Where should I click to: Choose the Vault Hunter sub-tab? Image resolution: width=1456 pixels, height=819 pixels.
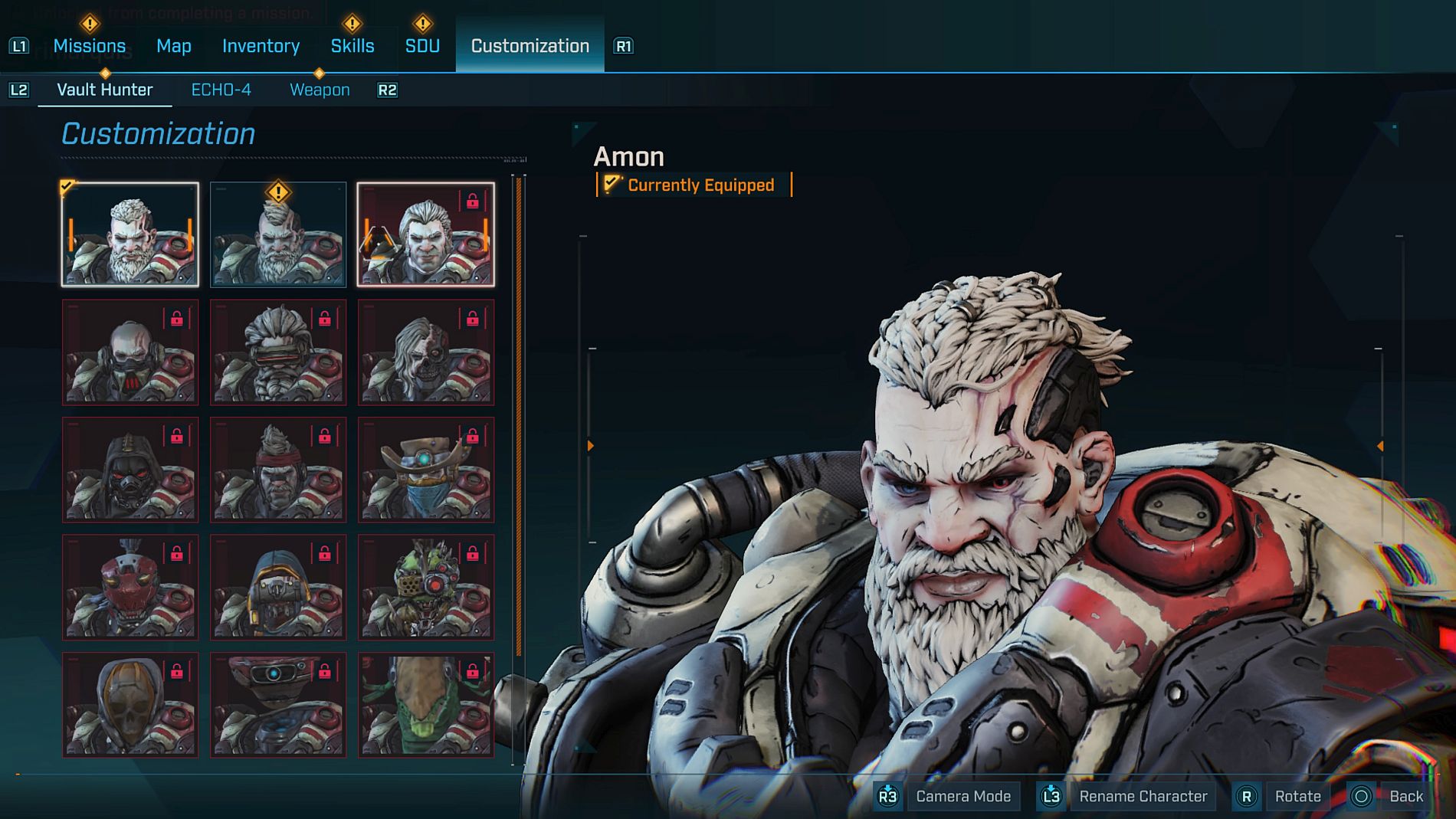click(105, 90)
